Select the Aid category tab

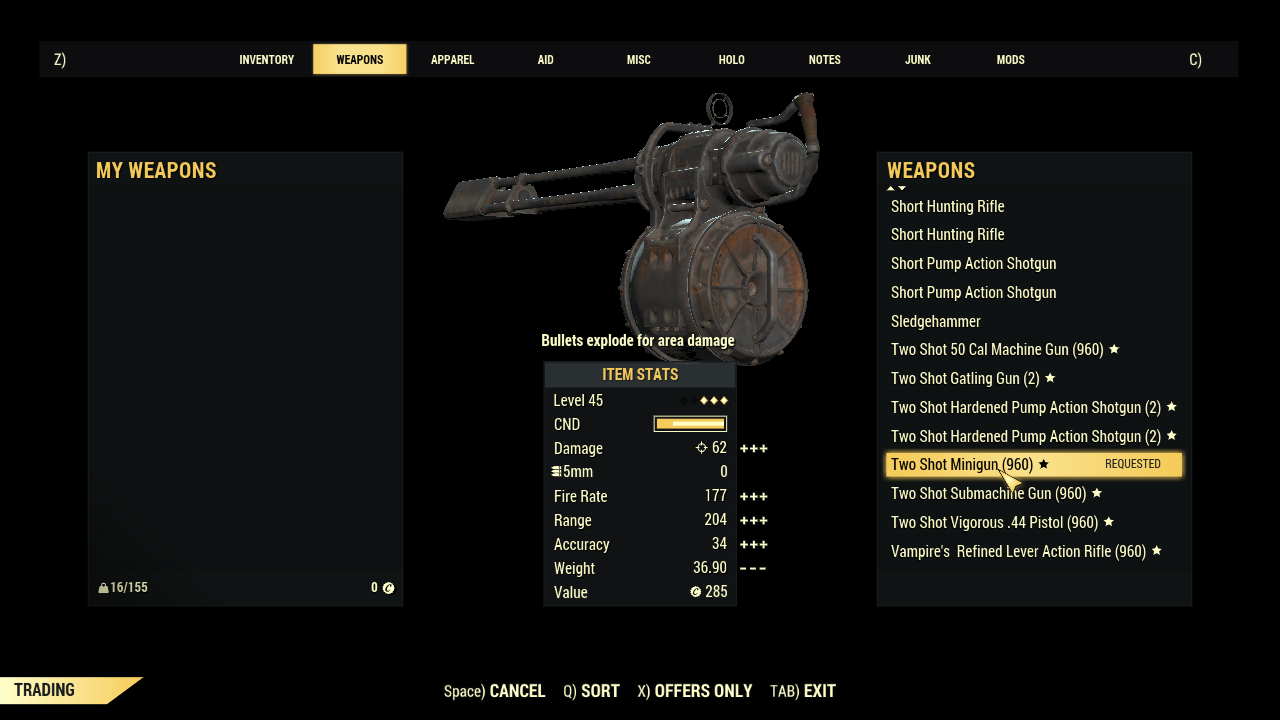pyautogui.click(x=545, y=60)
